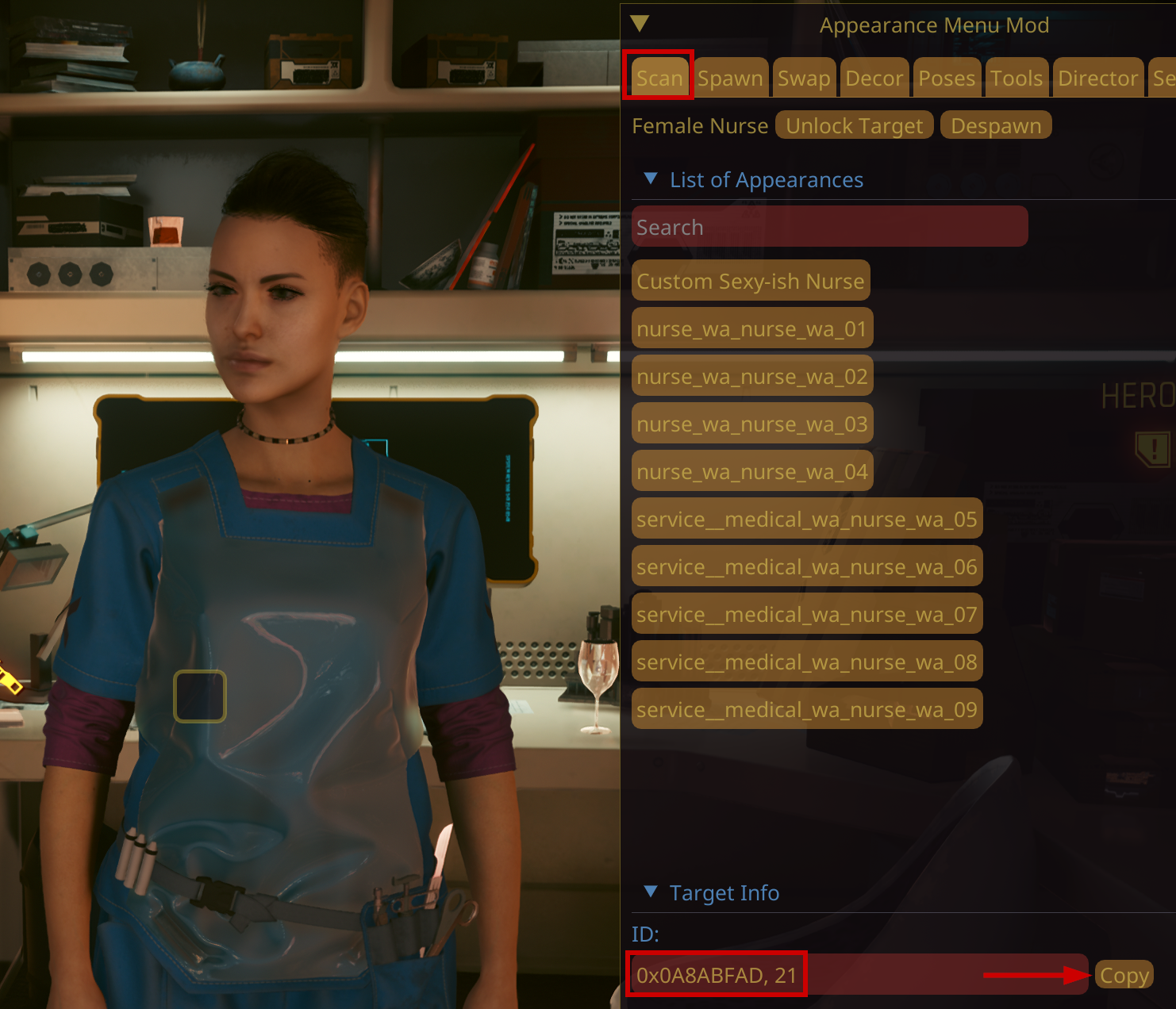Screen dimensions: 1176x1009
Task: Open the Poses tab
Action: [x=947, y=78]
